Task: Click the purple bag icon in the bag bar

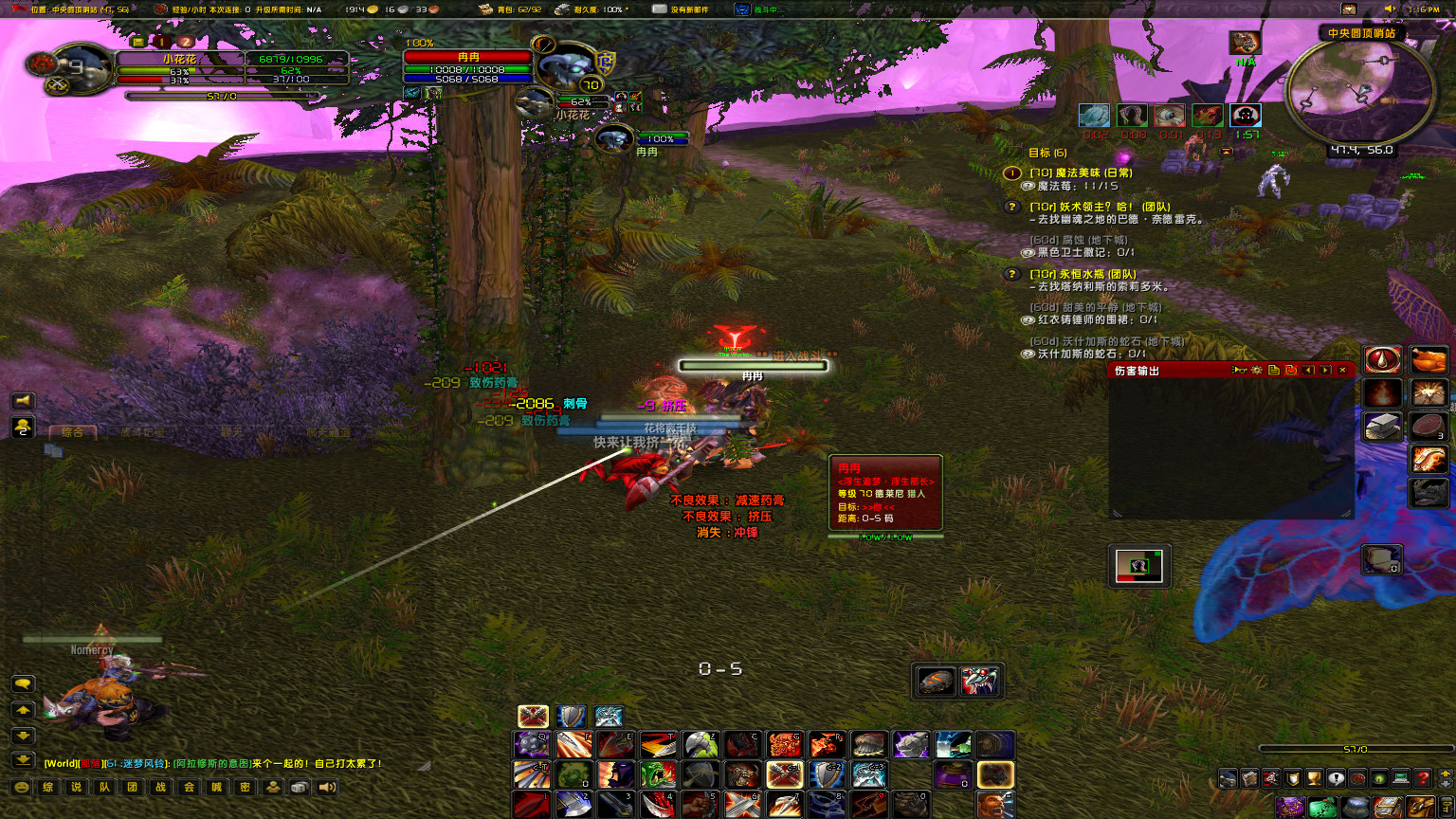Action: pyautogui.click(x=1291, y=806)
